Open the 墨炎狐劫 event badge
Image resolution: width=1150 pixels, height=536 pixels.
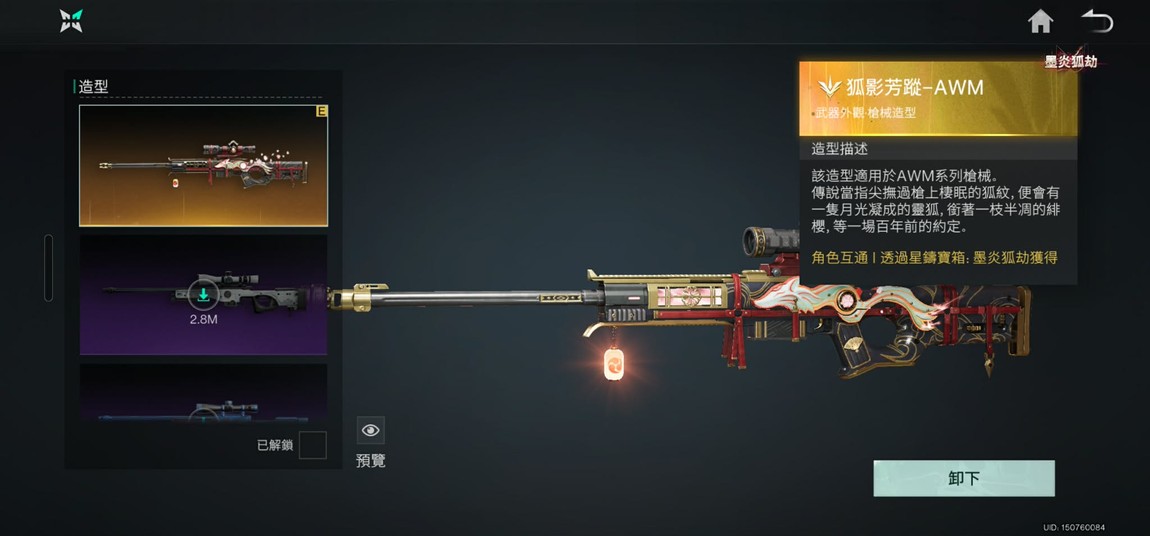[1071, 61]
